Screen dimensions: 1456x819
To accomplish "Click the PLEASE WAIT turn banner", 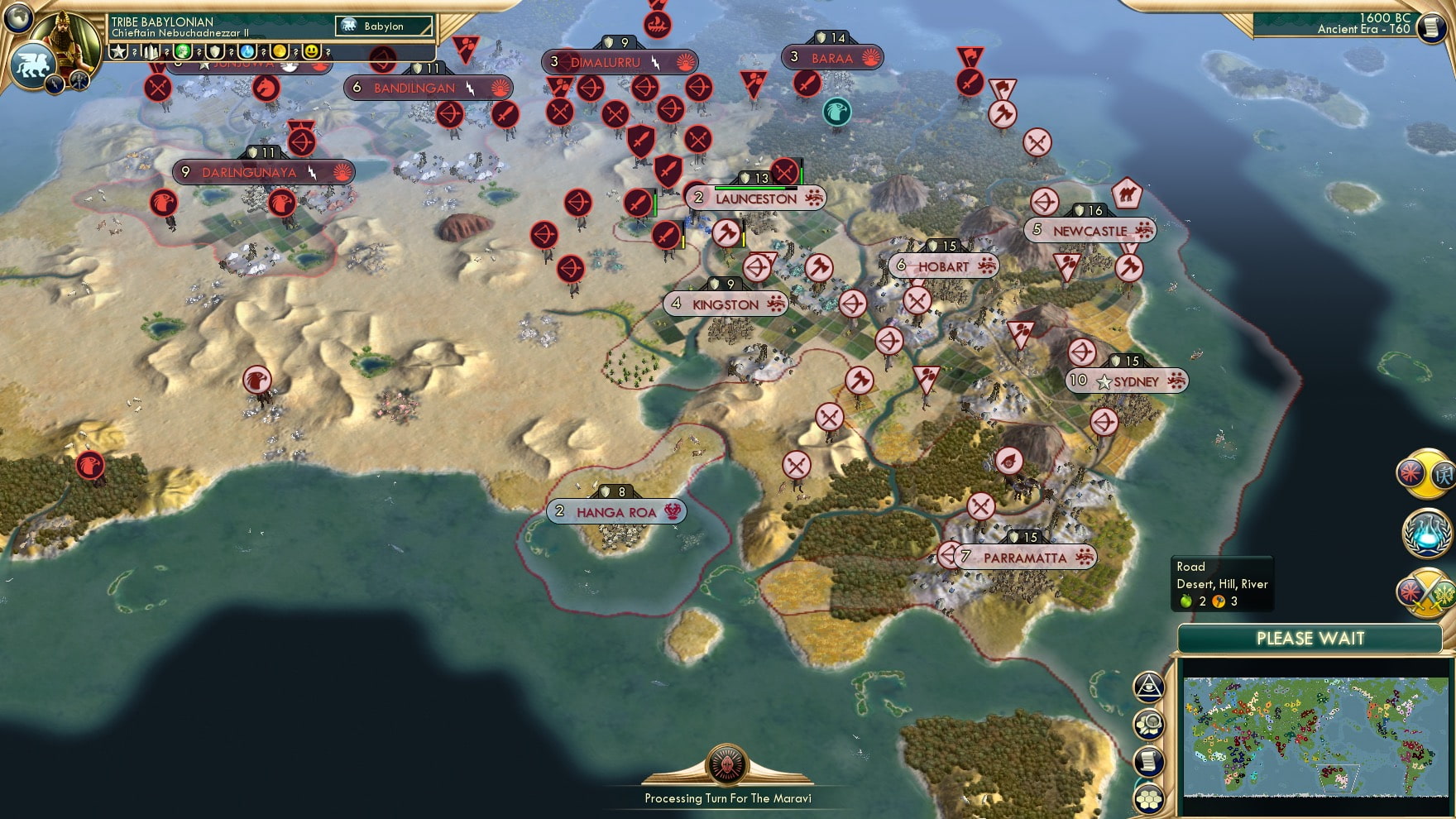I will (x=1311, y=639).
